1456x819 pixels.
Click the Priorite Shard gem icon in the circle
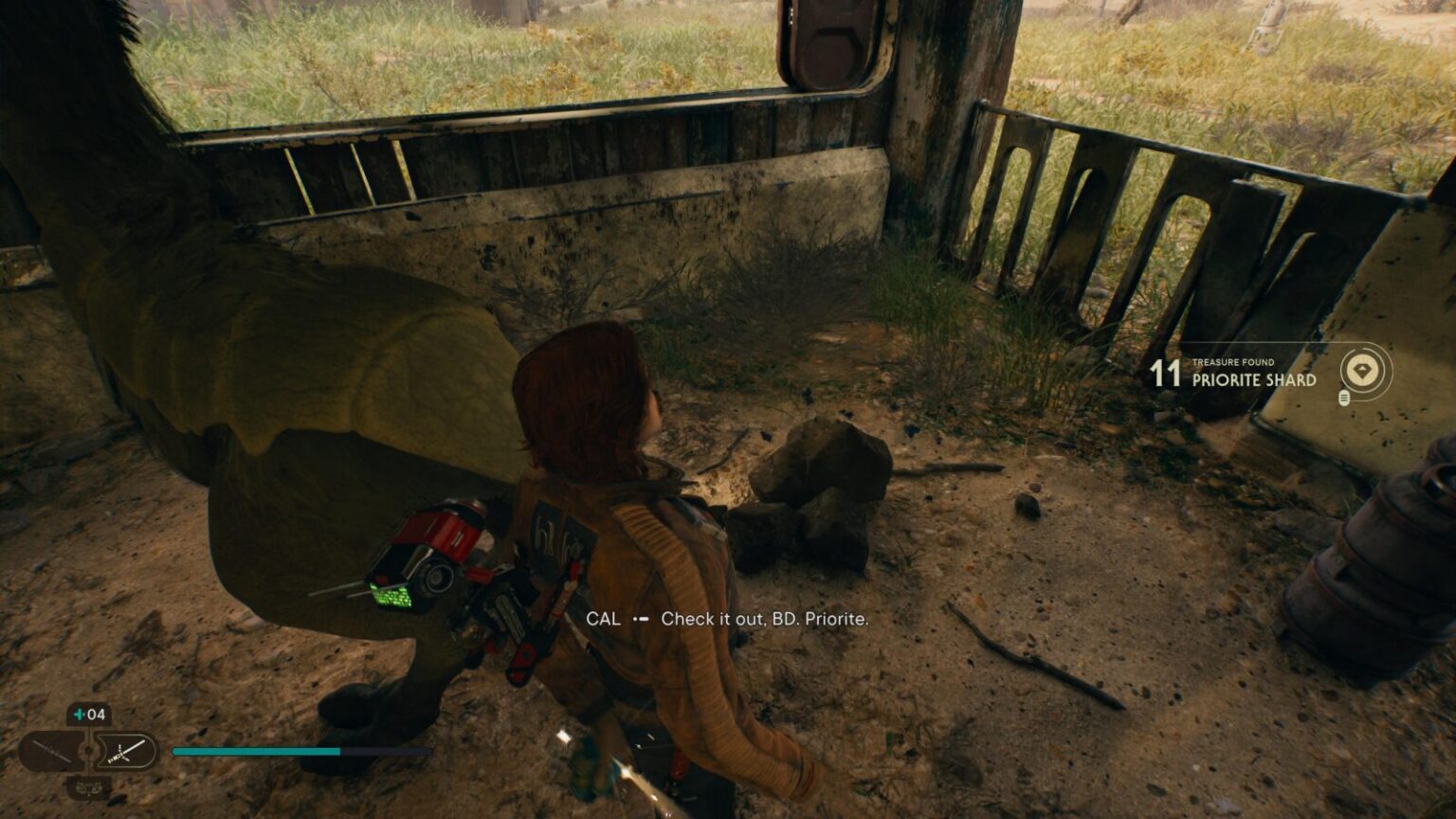[x=1362, y=369]
